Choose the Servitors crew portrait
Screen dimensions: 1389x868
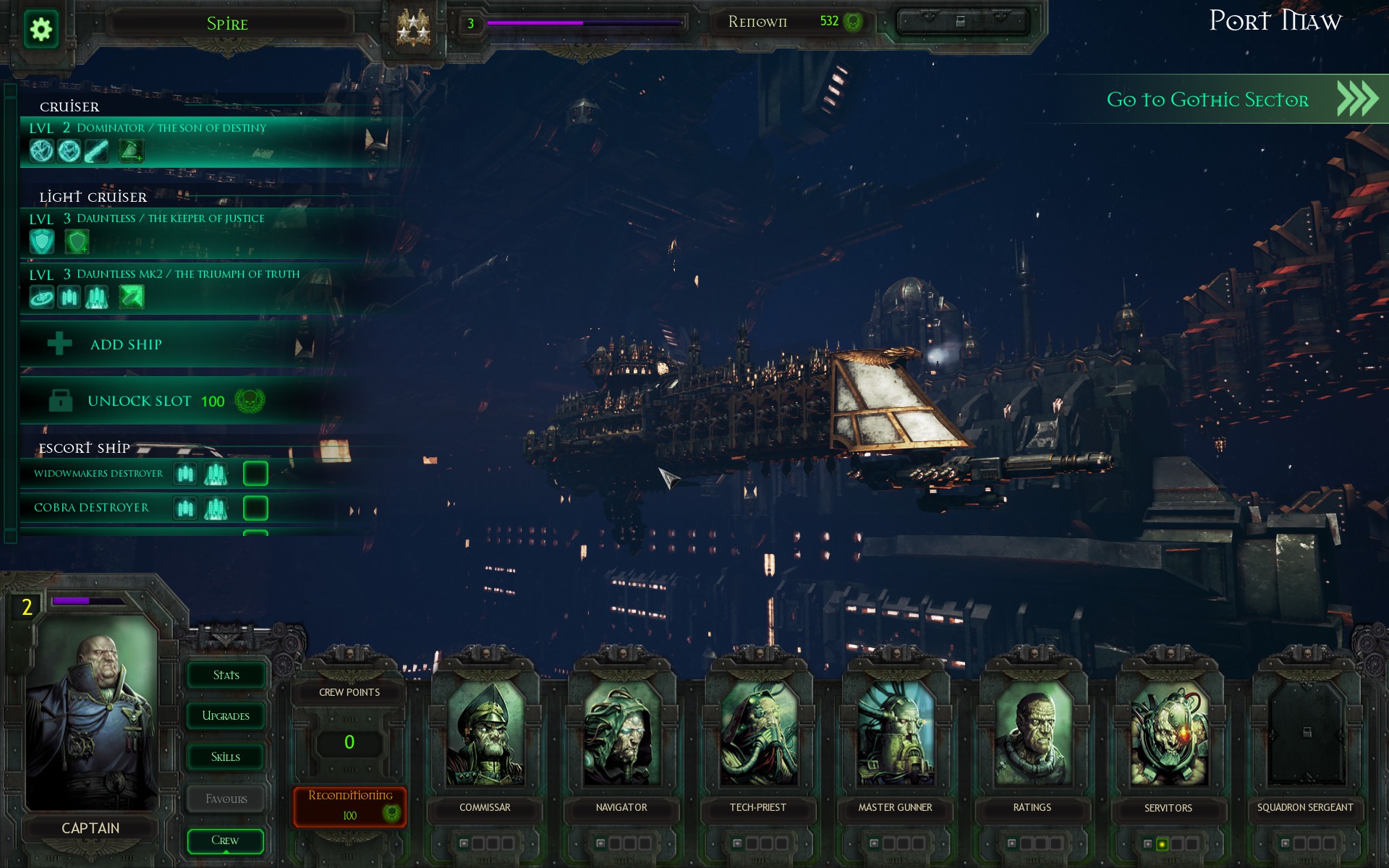[x=1168, y=734]
